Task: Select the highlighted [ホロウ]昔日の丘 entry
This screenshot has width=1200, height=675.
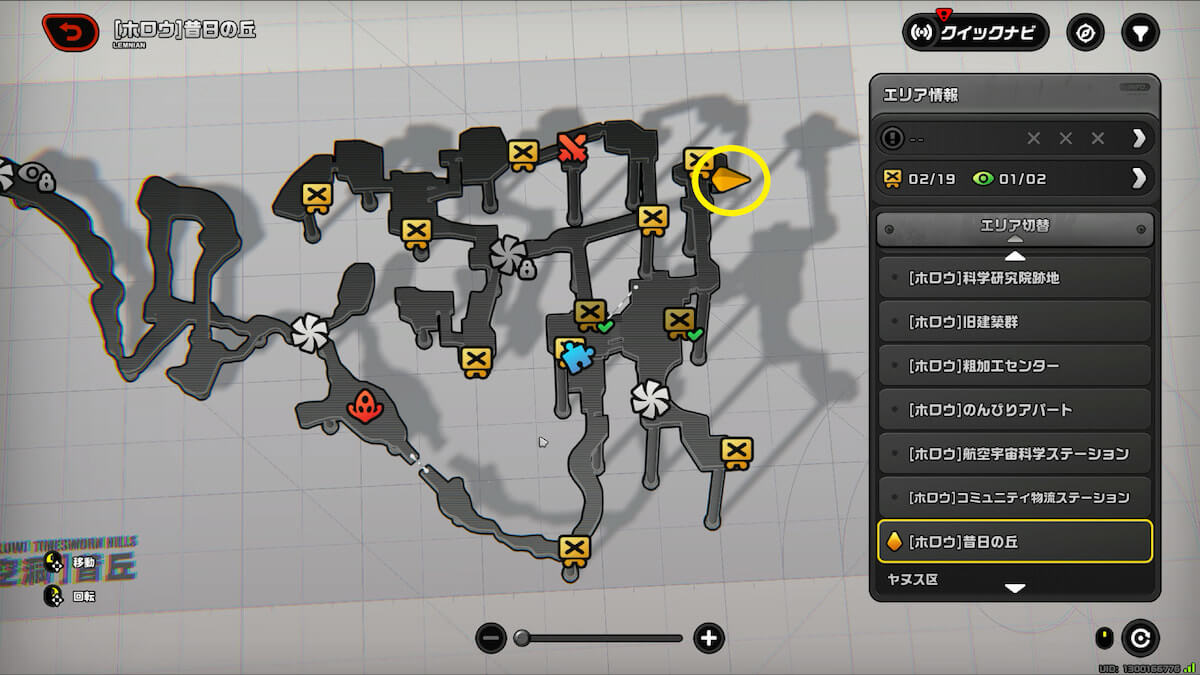Action: (1014, 542)
